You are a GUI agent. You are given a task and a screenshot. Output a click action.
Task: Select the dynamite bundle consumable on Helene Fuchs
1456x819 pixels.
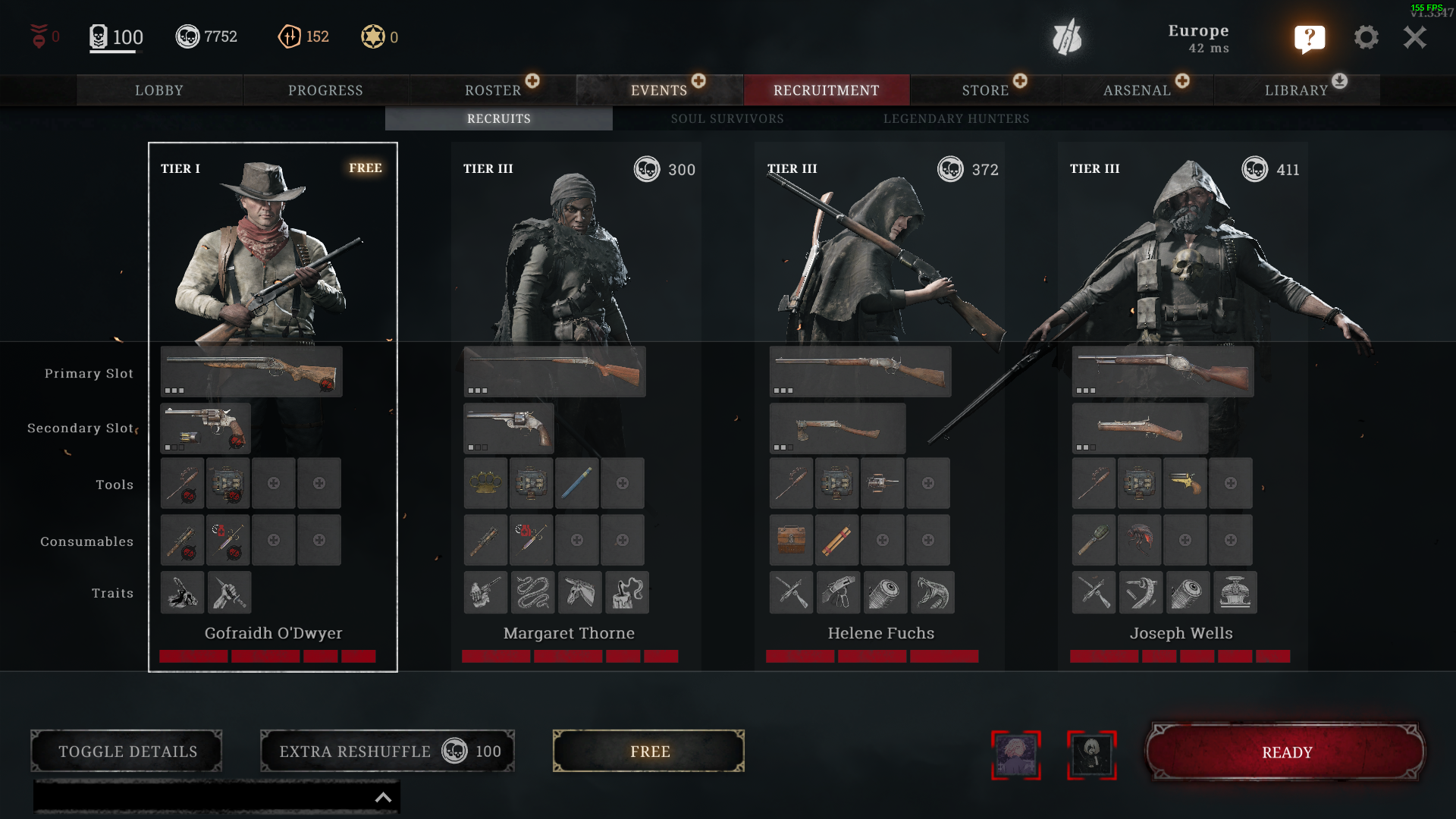(836, 540)
